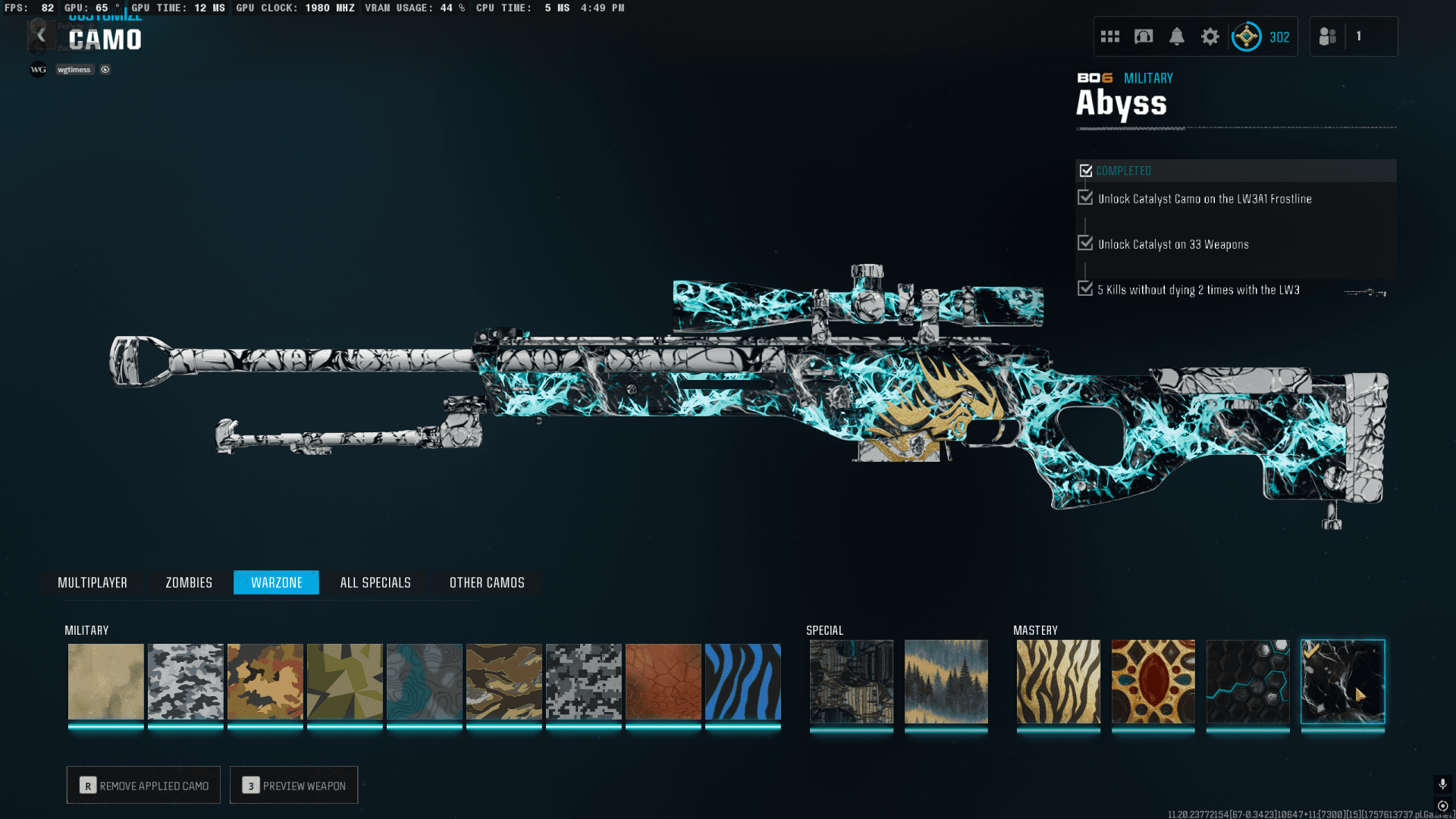Open the Zombies camo tab
The width and height of the screenshot is (1456, 819).
coord(189,582)
